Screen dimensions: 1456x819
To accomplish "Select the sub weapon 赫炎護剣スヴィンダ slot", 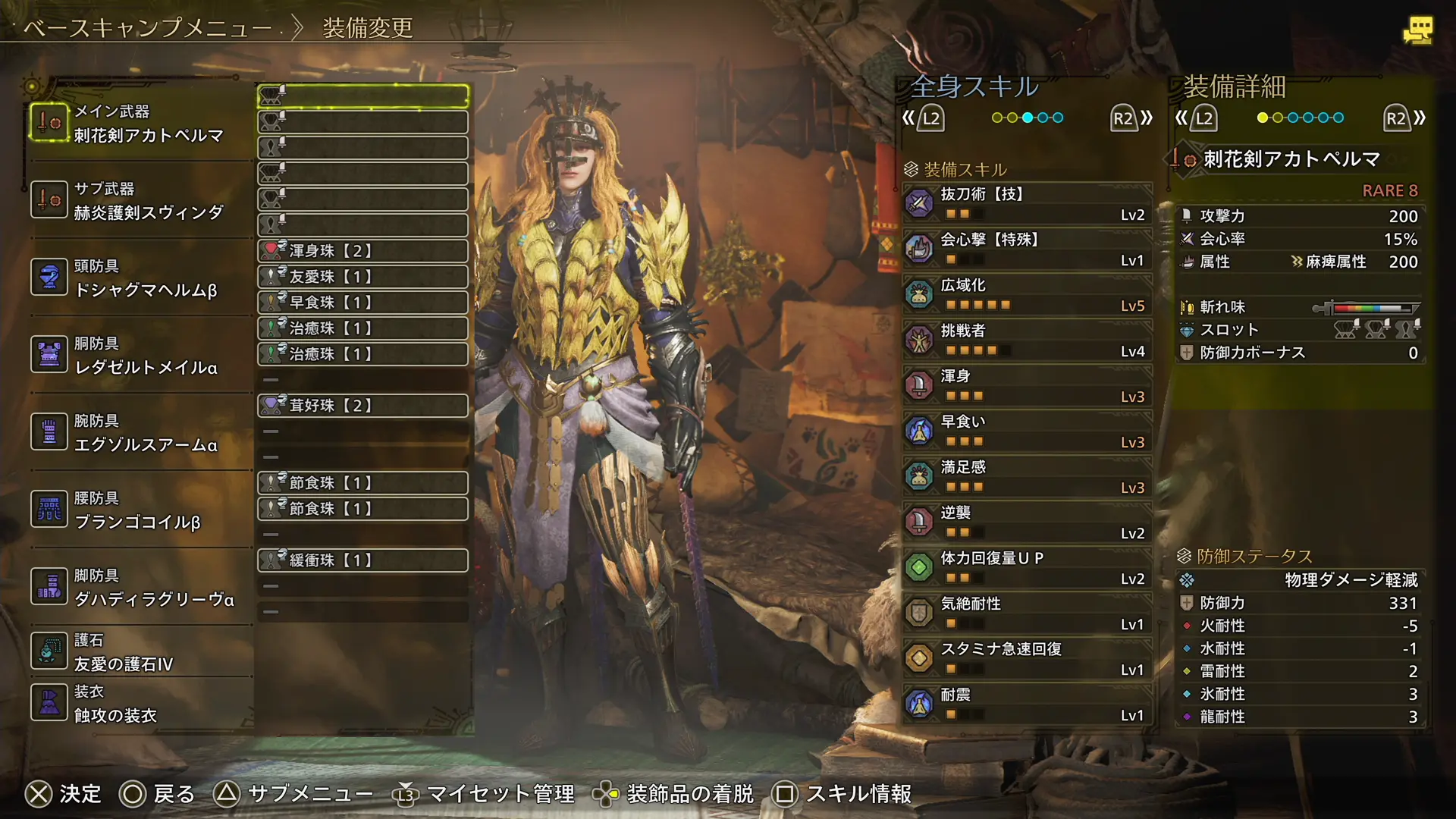I will [140, 201].
